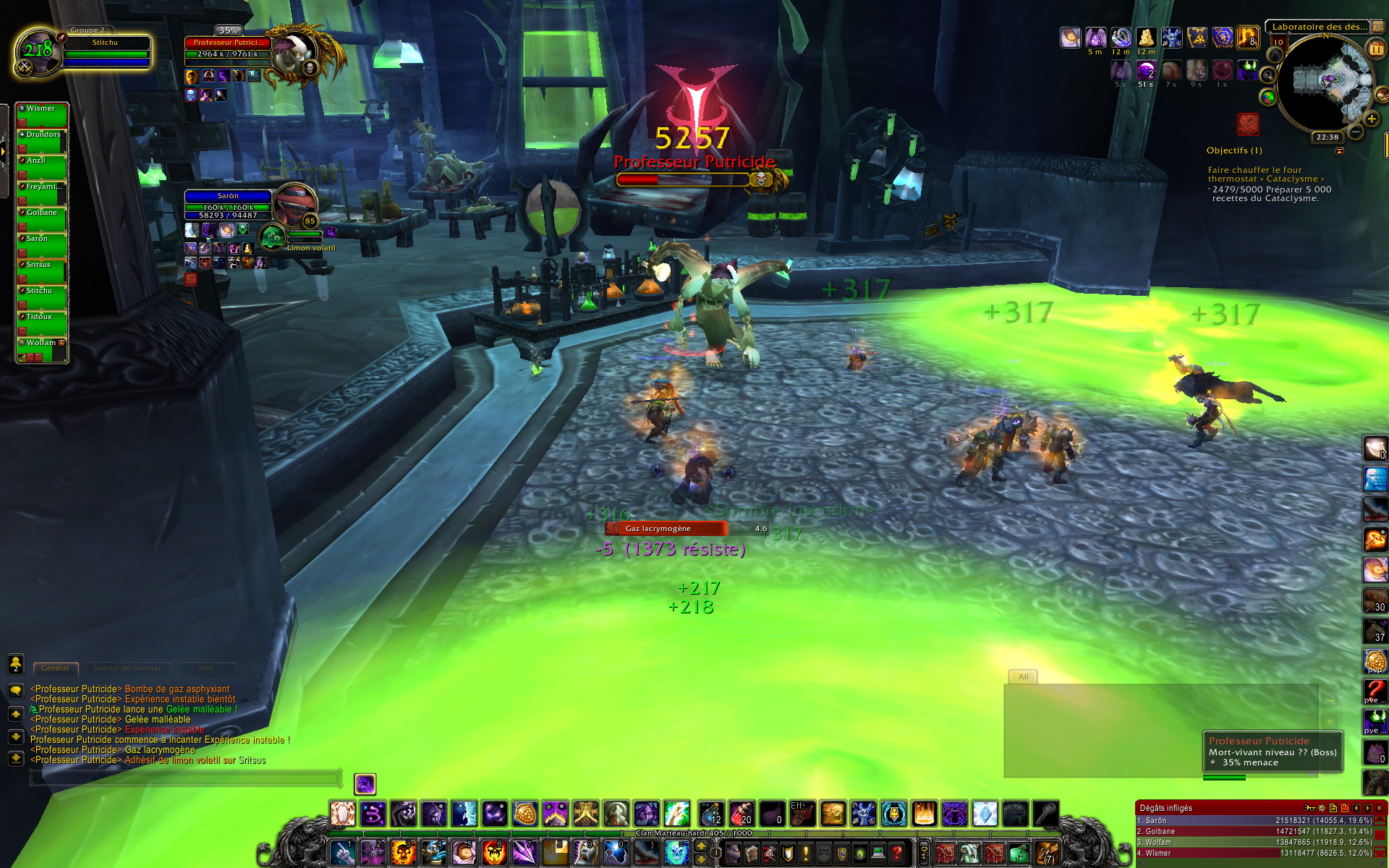Select Wismer in the raid frames
Screen dimensions: 1389x868
click(x=42, y=114)
